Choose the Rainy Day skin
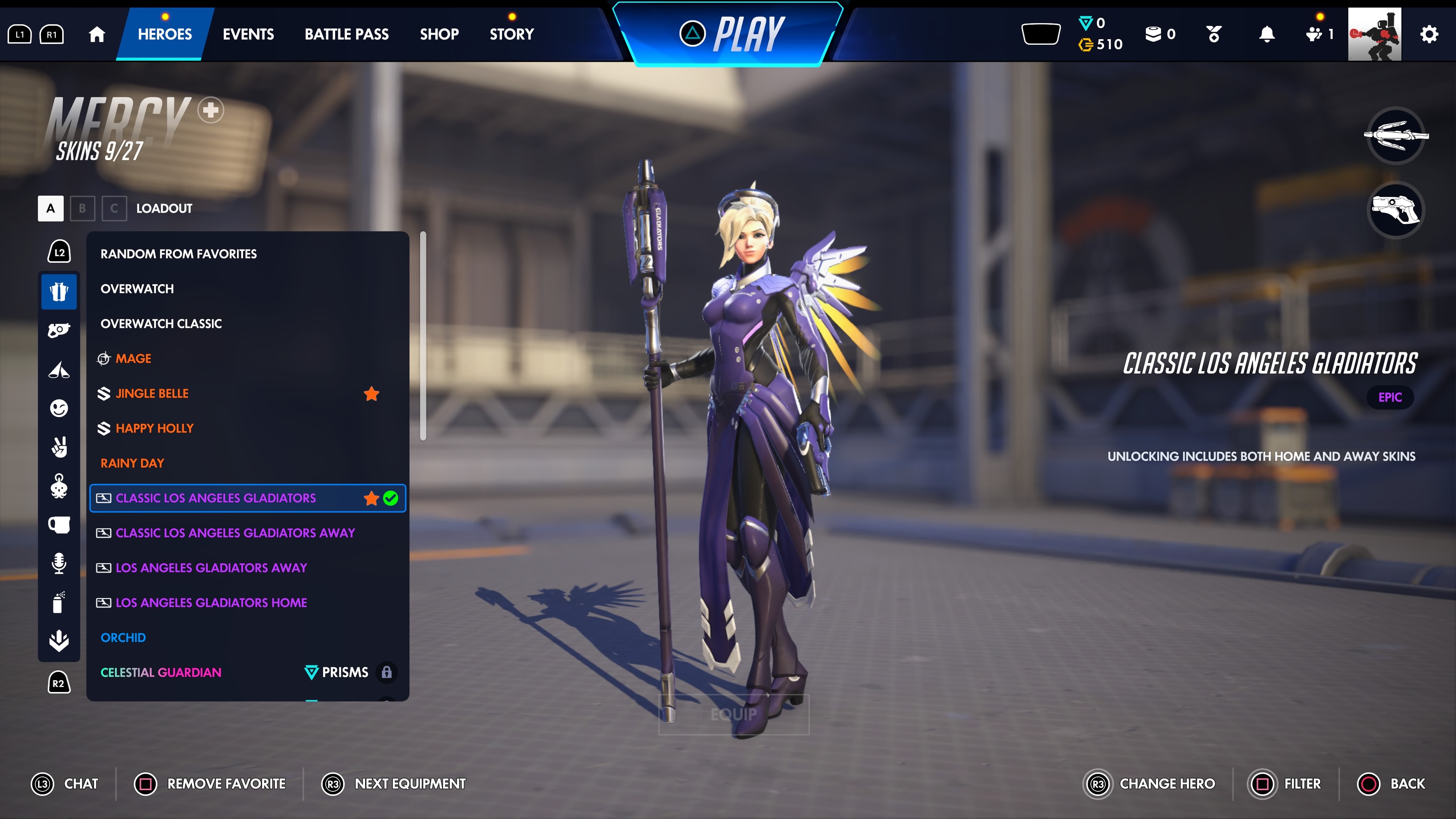The height and width of the screenshot is (819, 1456). [132, 463]
